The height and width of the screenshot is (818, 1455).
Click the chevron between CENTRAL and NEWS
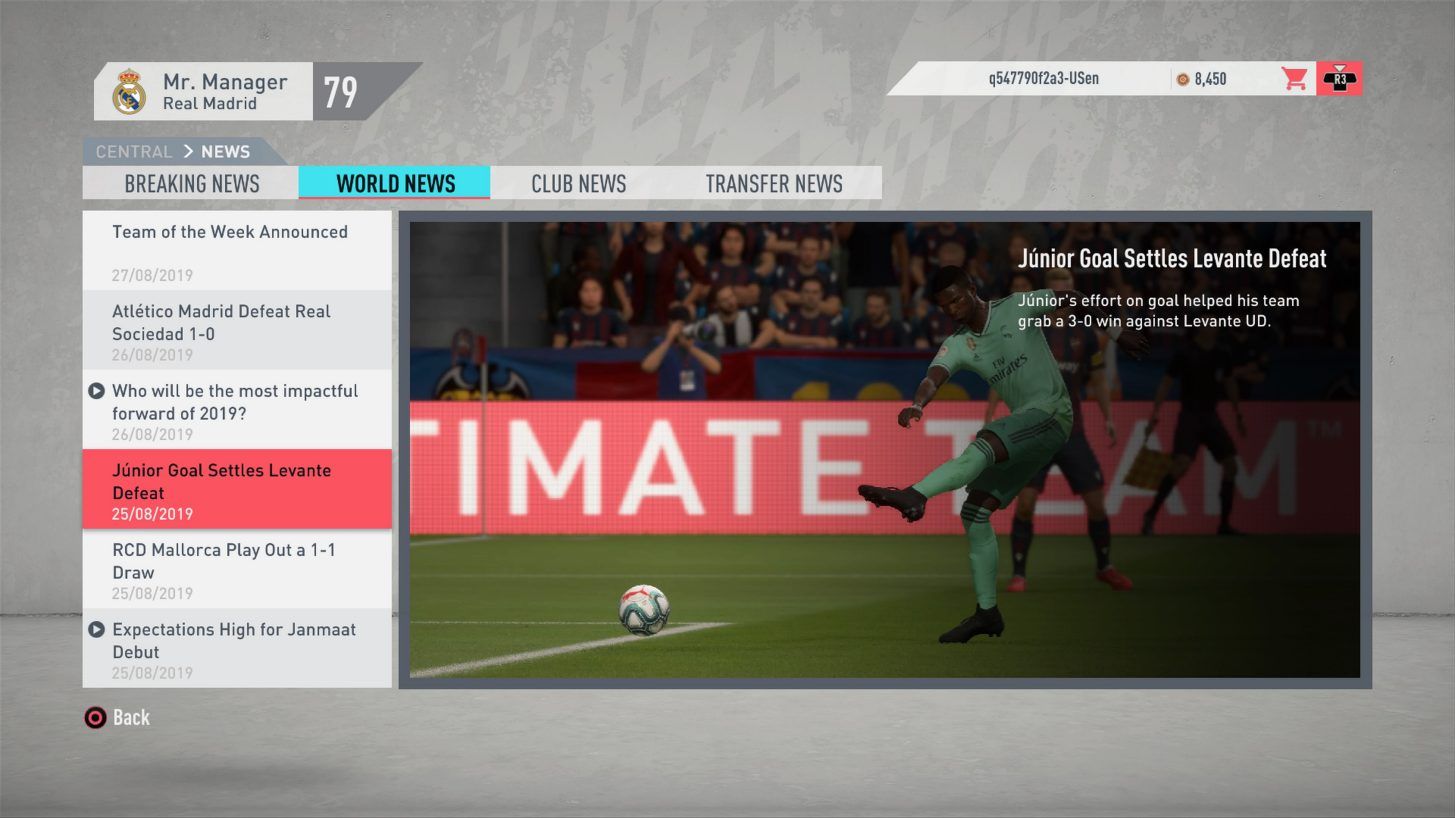191,152
